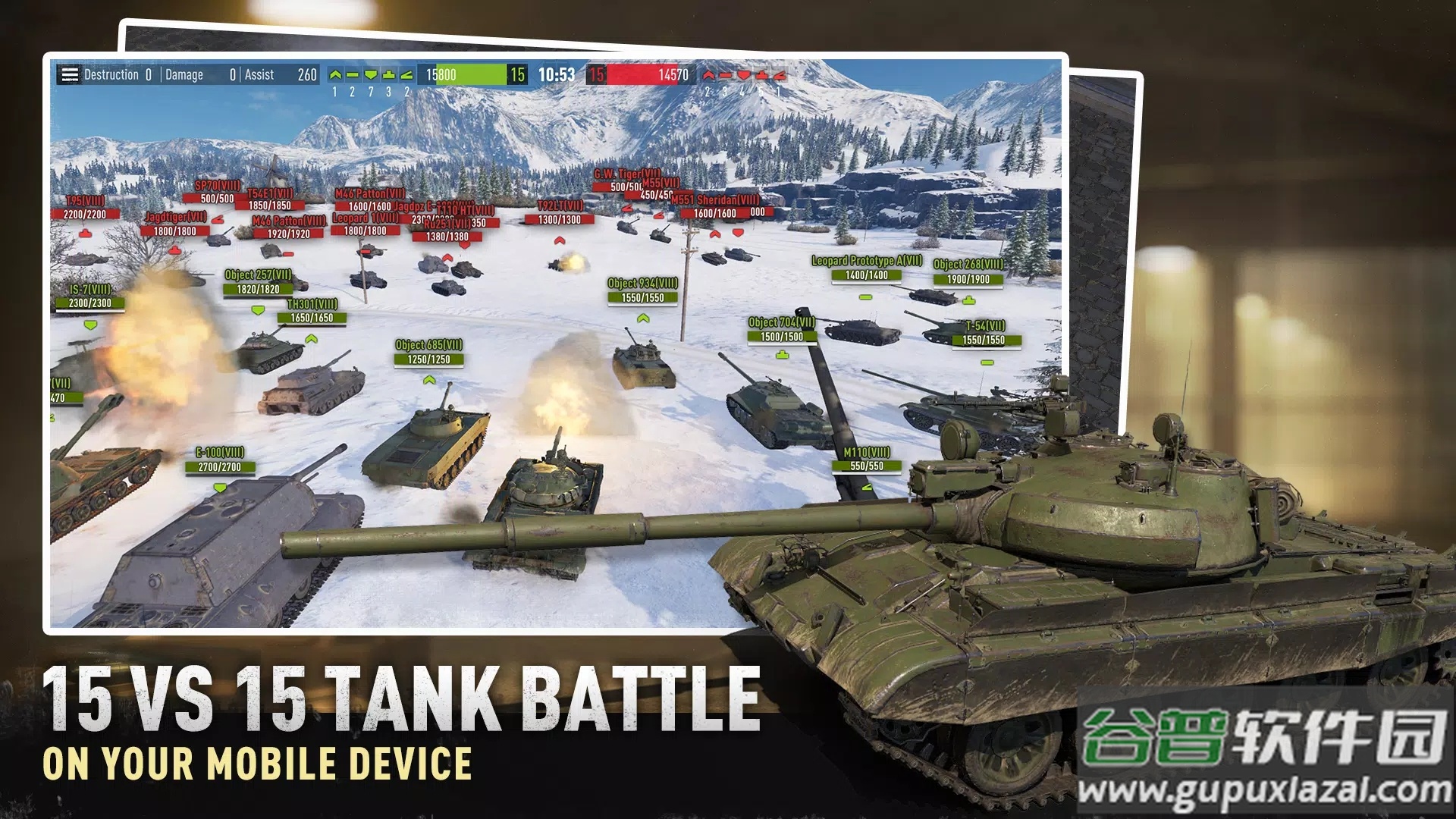The image size is (1456, 819).
Task: Open the in-battle hamburger menu
Action: tap(70, 75)
